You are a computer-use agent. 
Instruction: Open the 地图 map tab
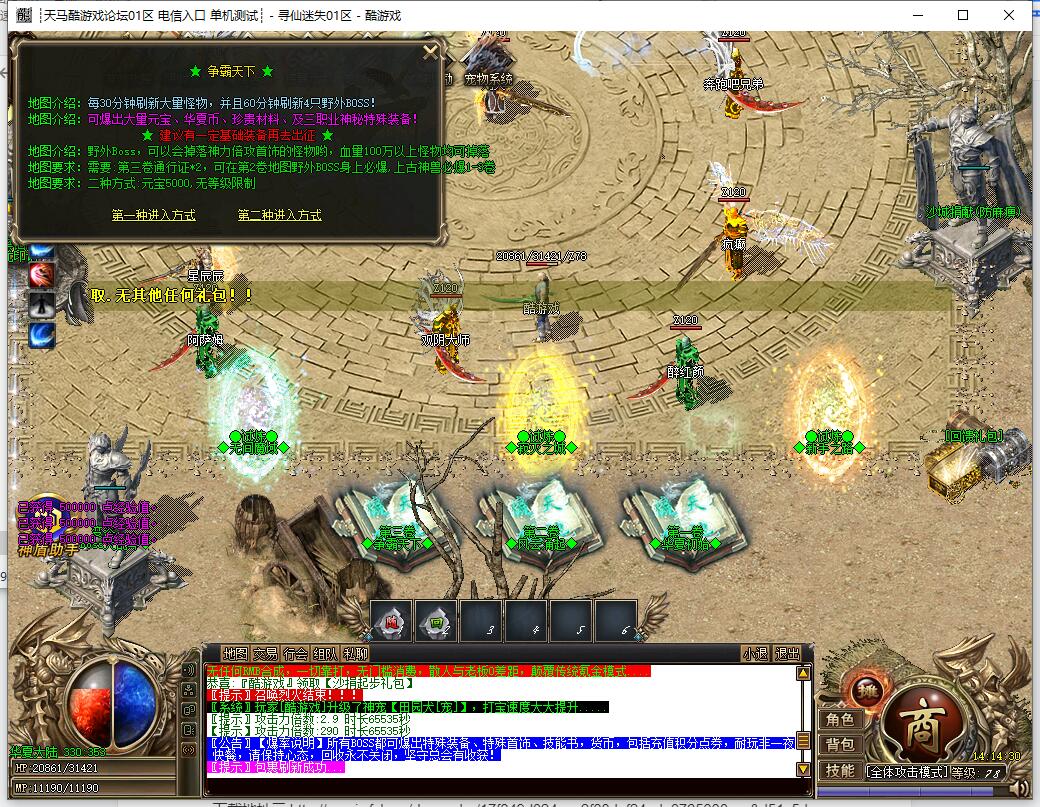[235, 654]
